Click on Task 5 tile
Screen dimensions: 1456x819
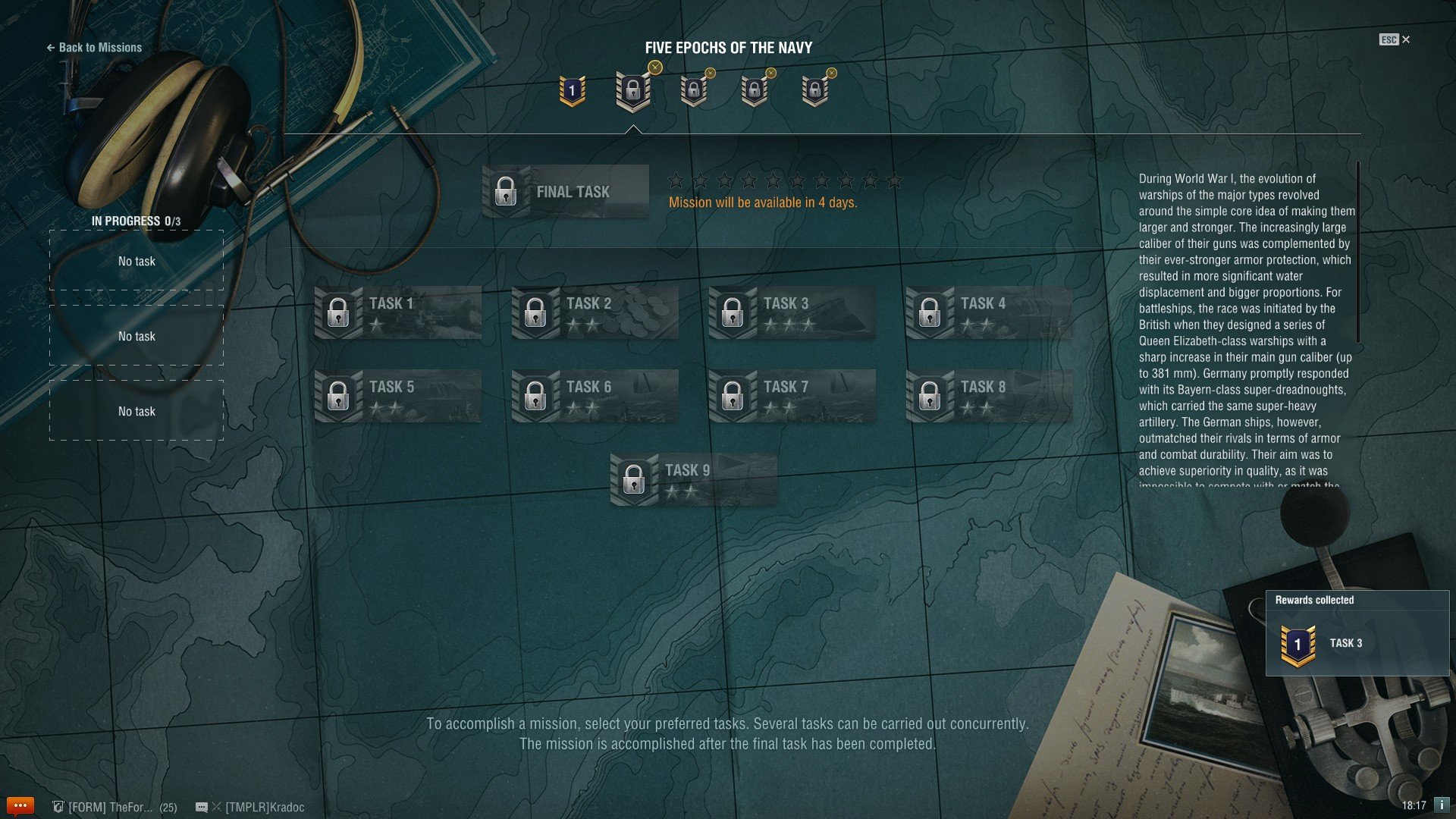[x=397, y=396]
